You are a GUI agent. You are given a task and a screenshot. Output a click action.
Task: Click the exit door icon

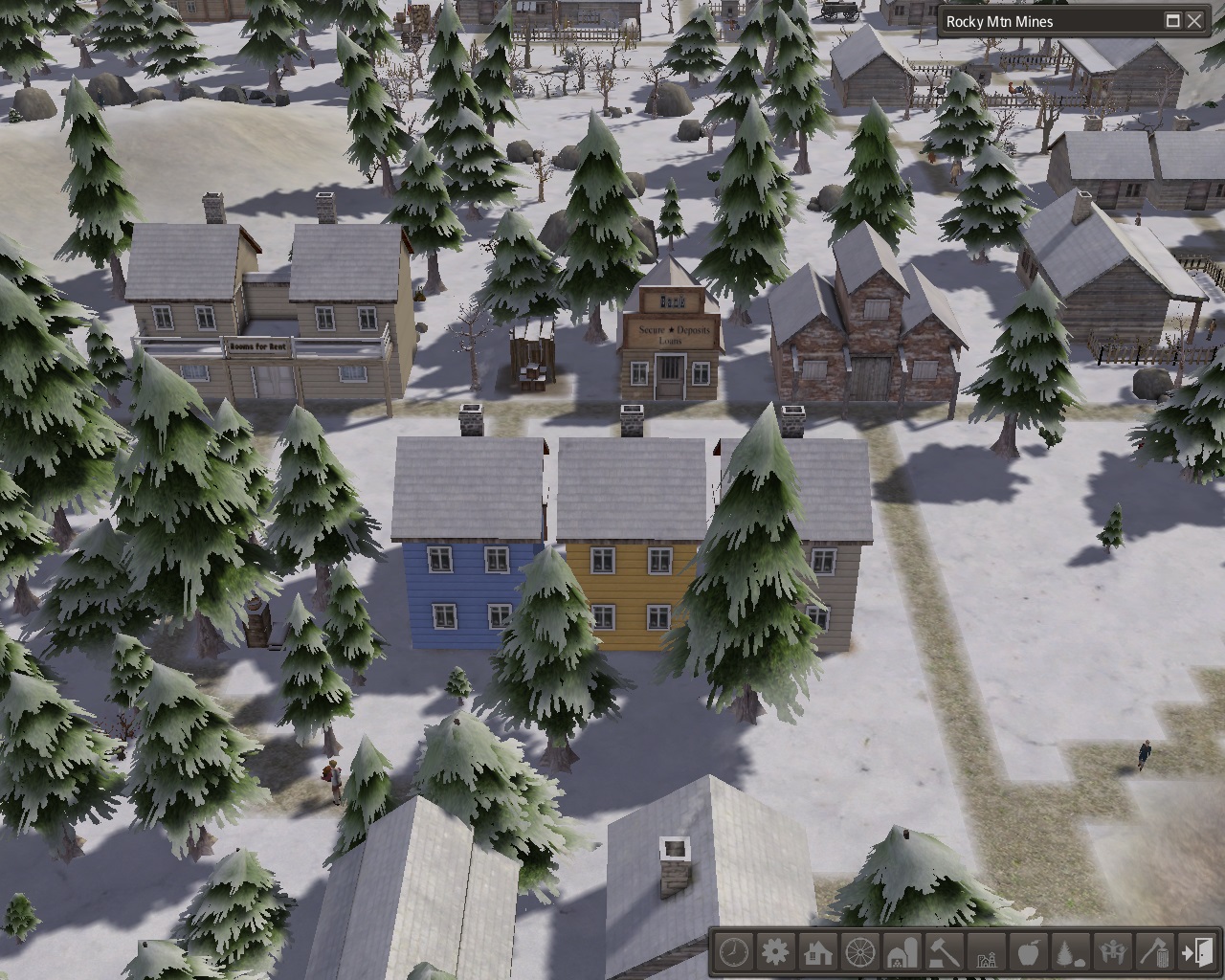pyautogui.click(x=1196, y=952)
